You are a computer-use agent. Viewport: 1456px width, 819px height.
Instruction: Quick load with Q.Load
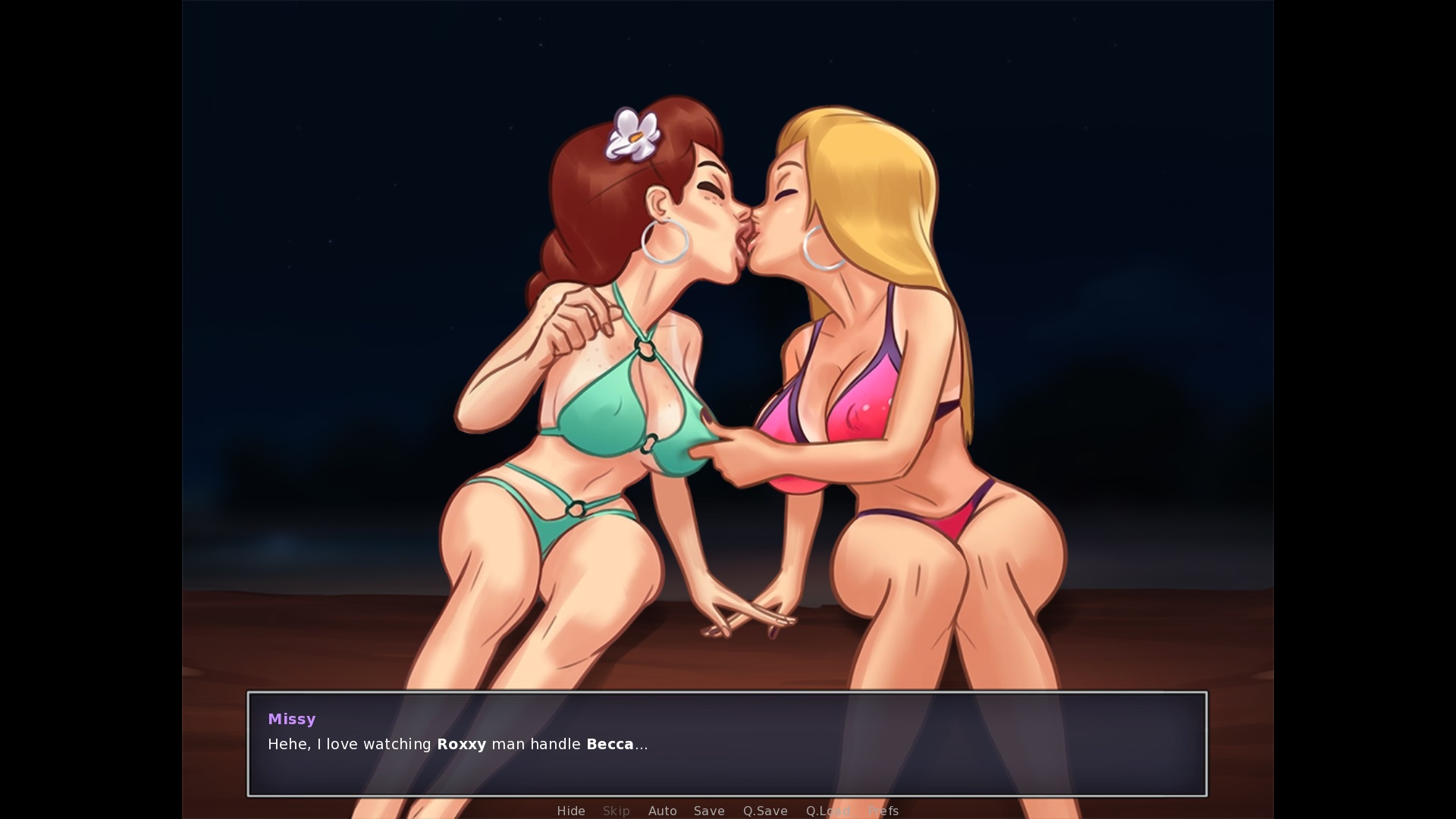(x=827, y=811)
